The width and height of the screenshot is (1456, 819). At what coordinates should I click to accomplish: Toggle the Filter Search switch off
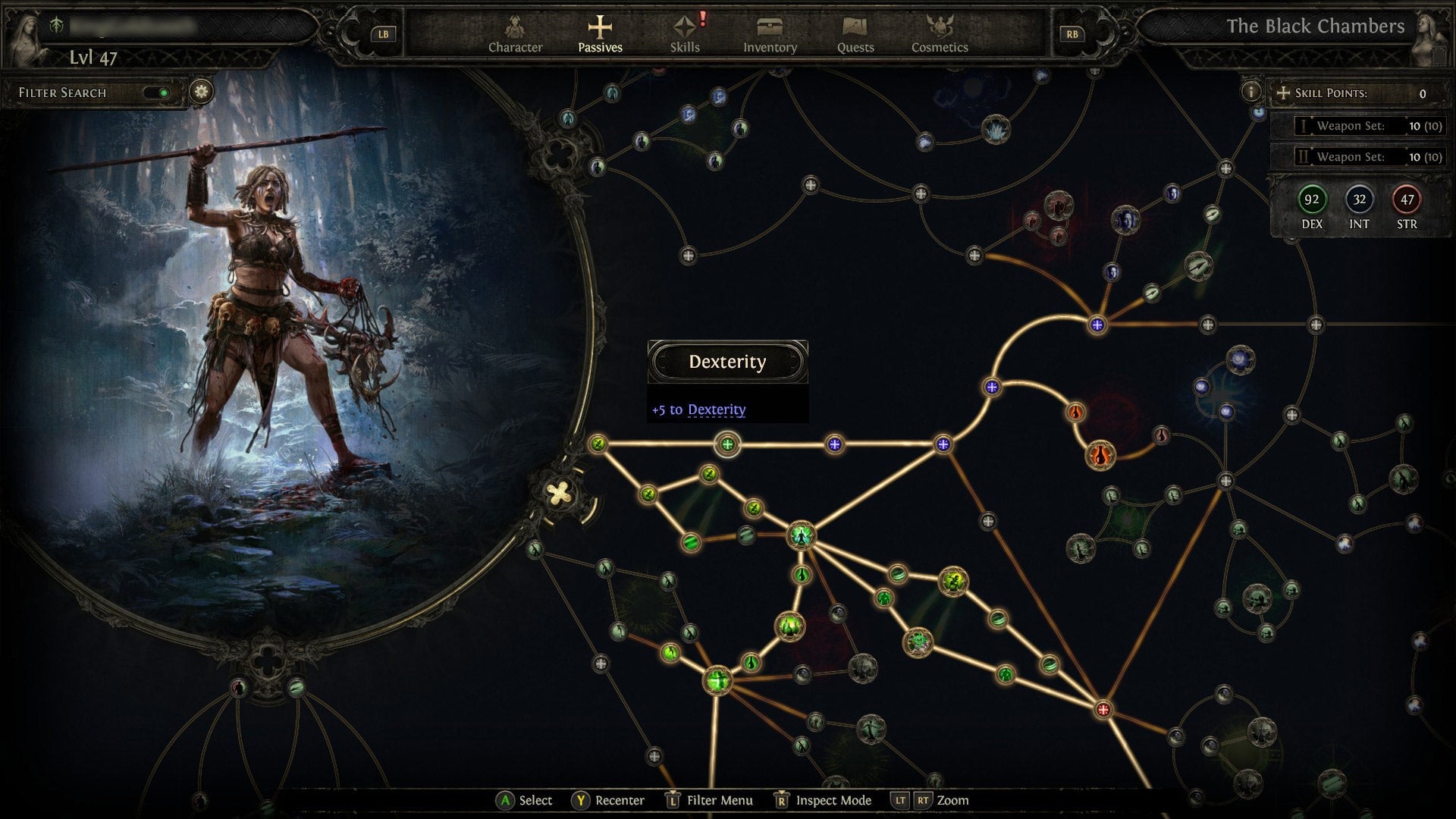tap(161, 92)
